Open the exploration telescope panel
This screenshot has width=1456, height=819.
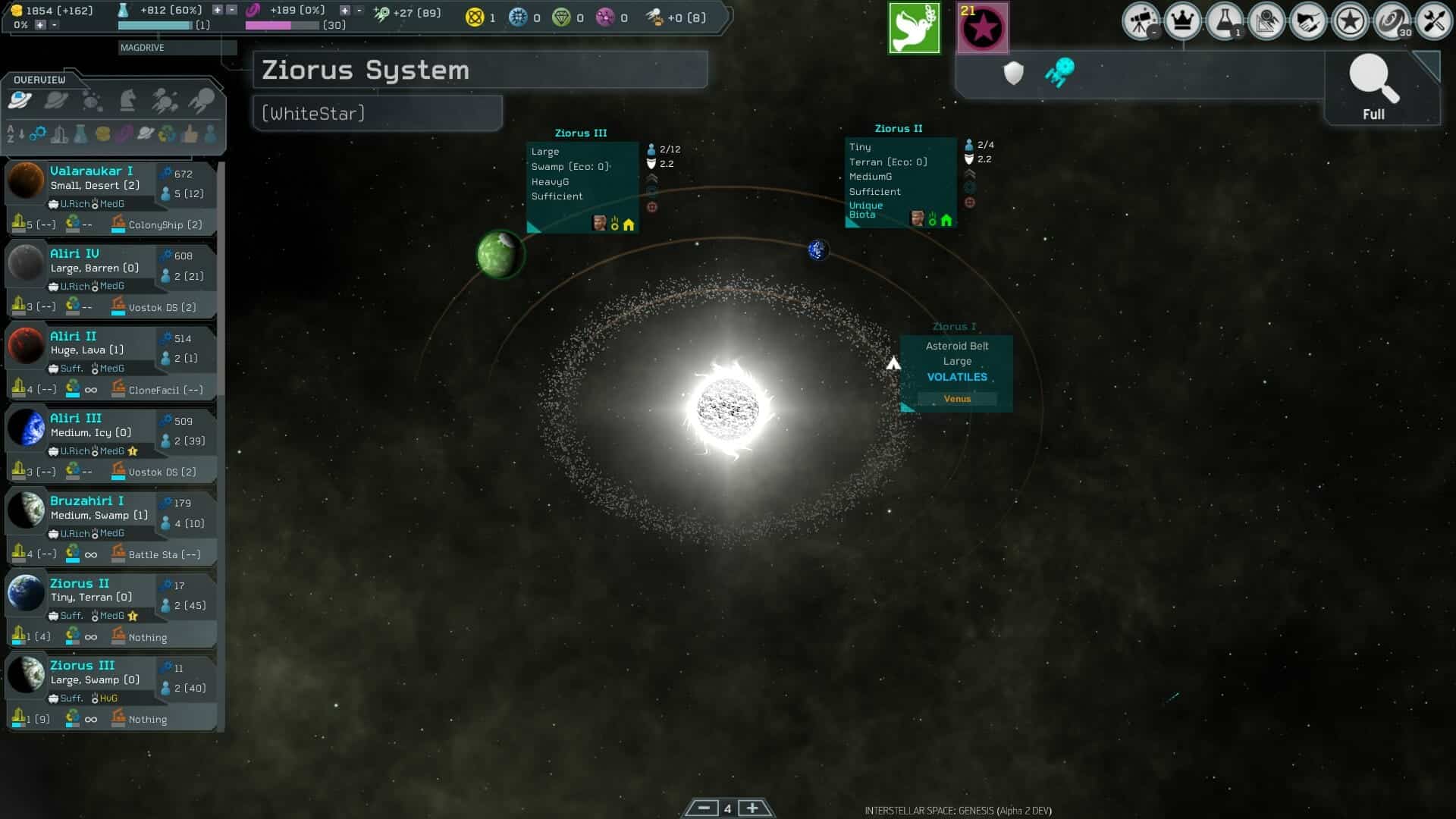[1141, 21]
